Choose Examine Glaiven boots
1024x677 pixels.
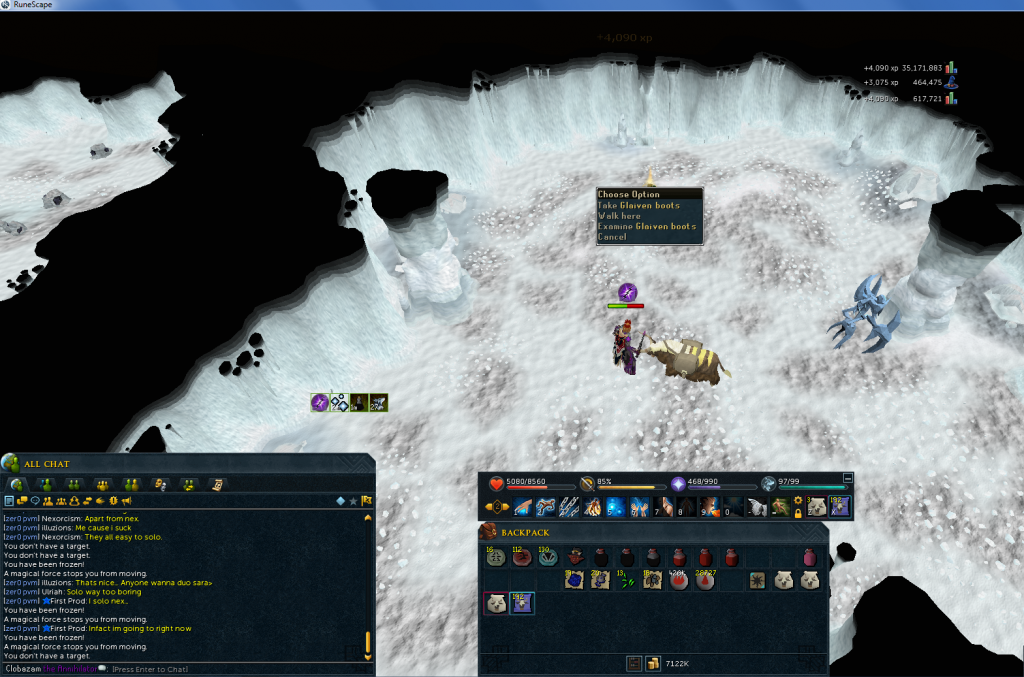646,227
